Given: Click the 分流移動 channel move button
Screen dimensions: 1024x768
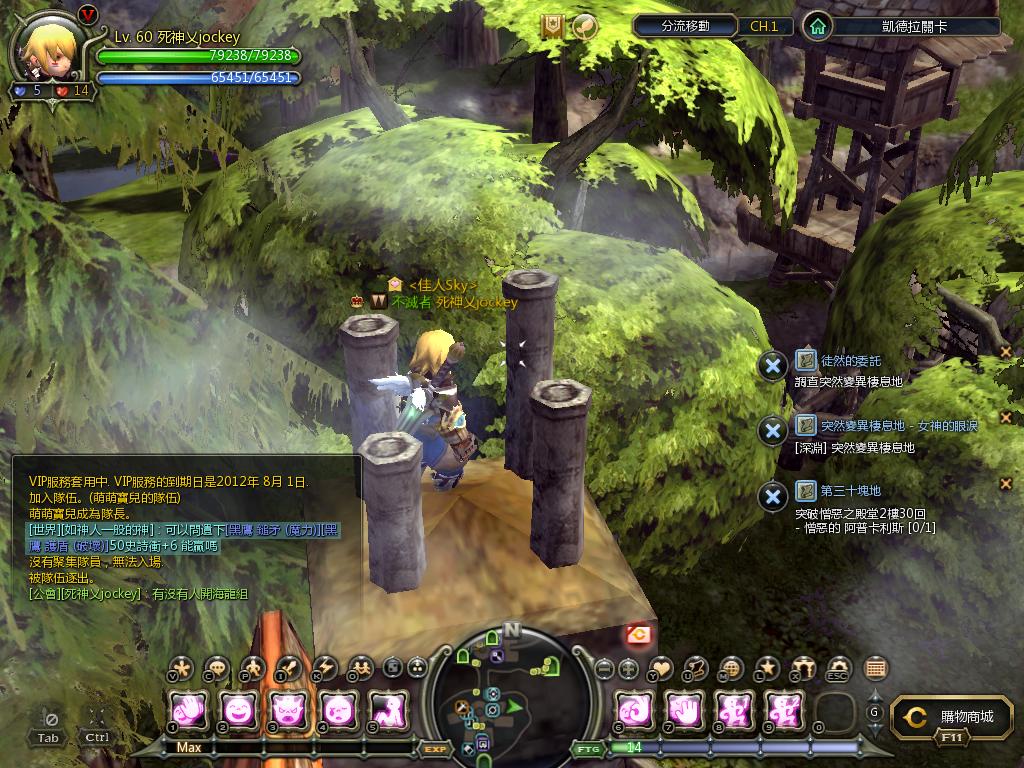Looking at the screenshot, I should [x=685, y=26].
